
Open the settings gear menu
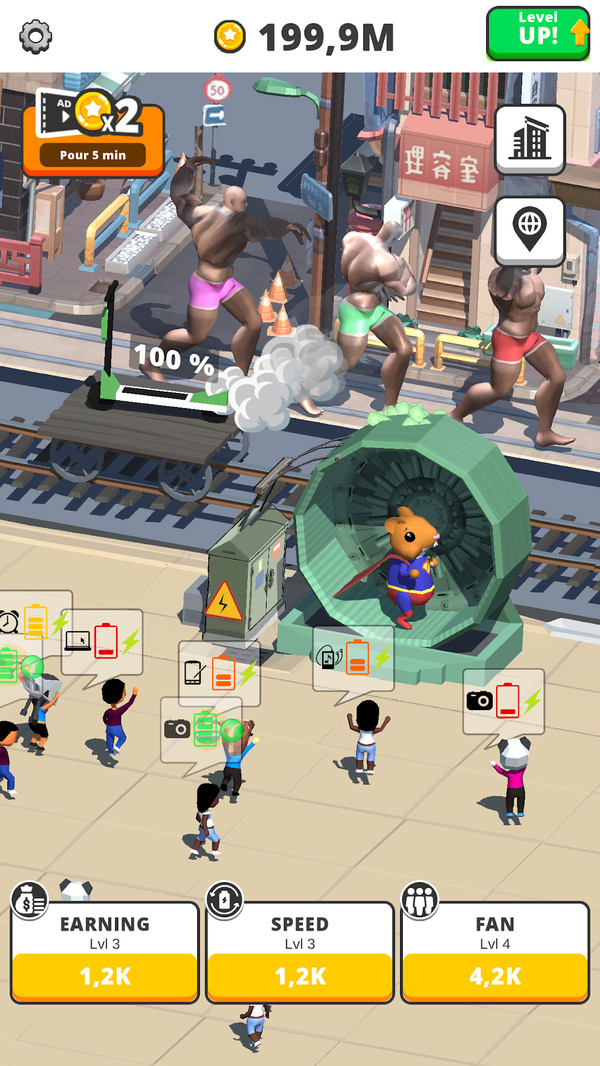[36, 37]
